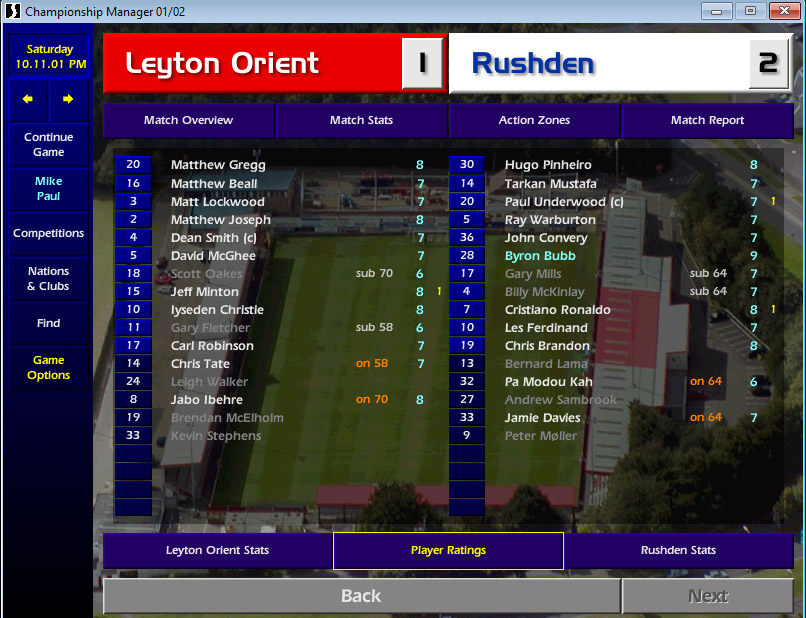Open Game Options
806x618 pixels.
tap(49, 368)
